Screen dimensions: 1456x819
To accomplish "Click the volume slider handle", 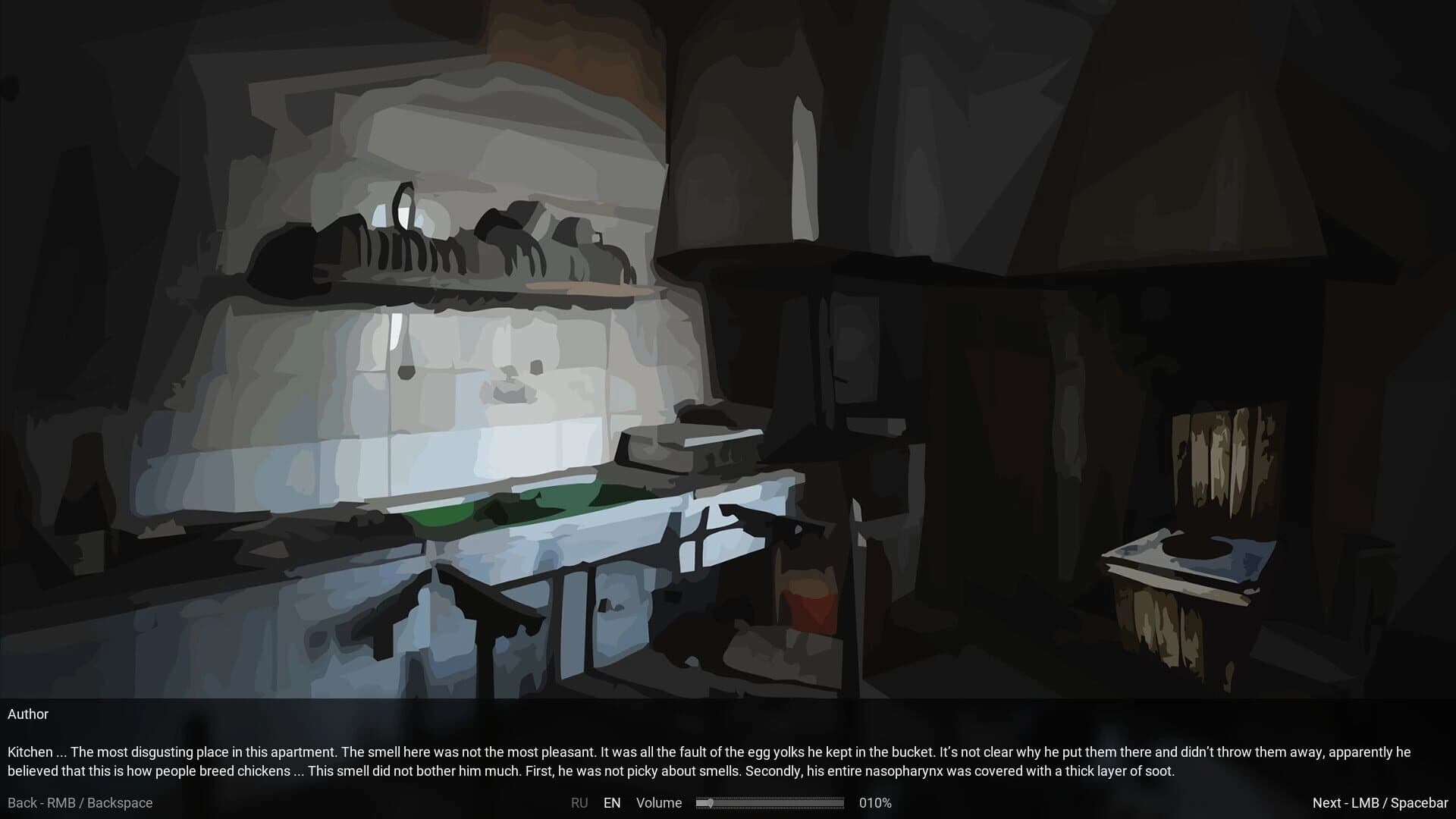I will click(x=711, y=802).
